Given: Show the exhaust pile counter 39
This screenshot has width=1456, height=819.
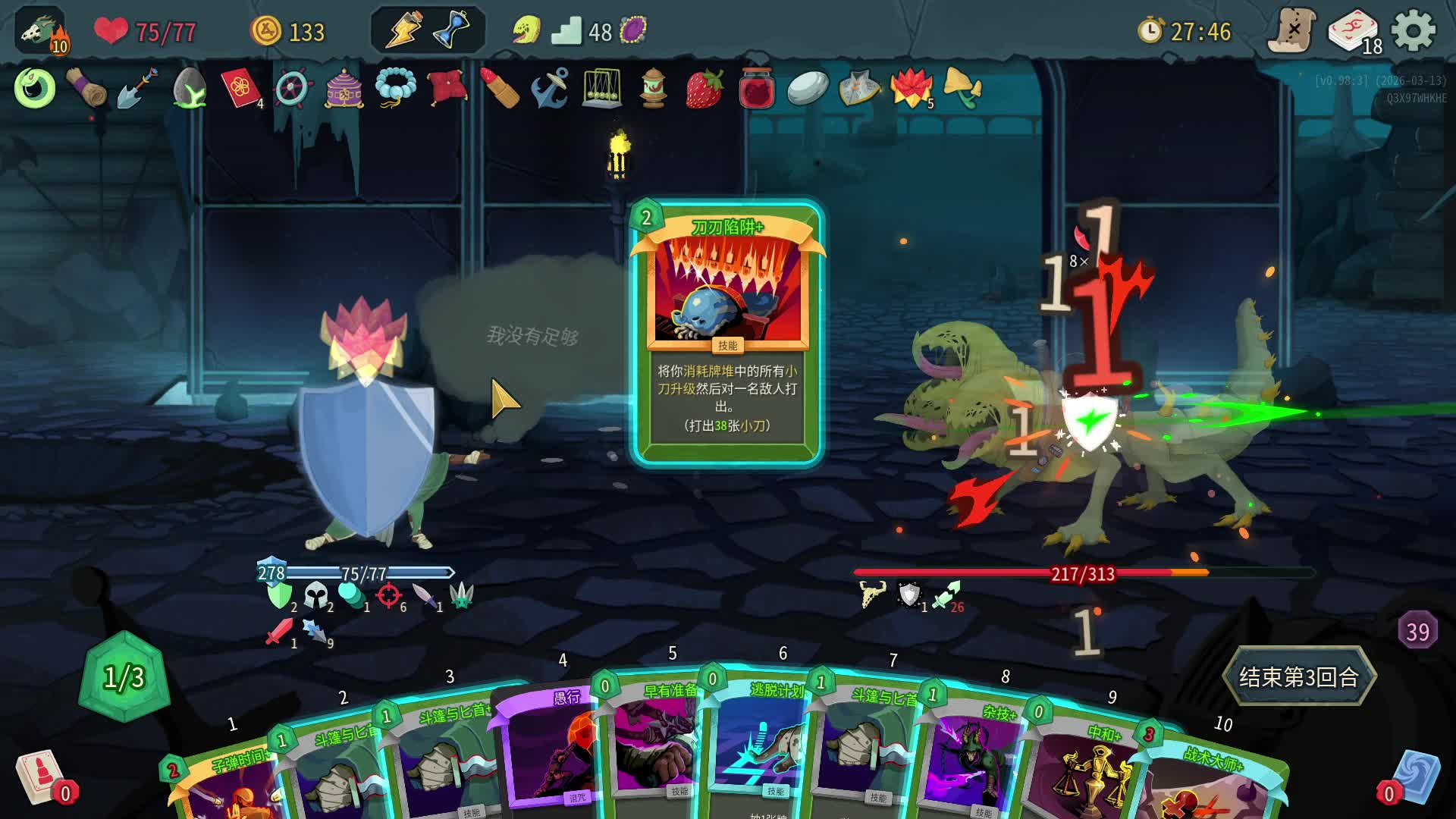Looking at the screenshot, I should tap(1417, 631).
